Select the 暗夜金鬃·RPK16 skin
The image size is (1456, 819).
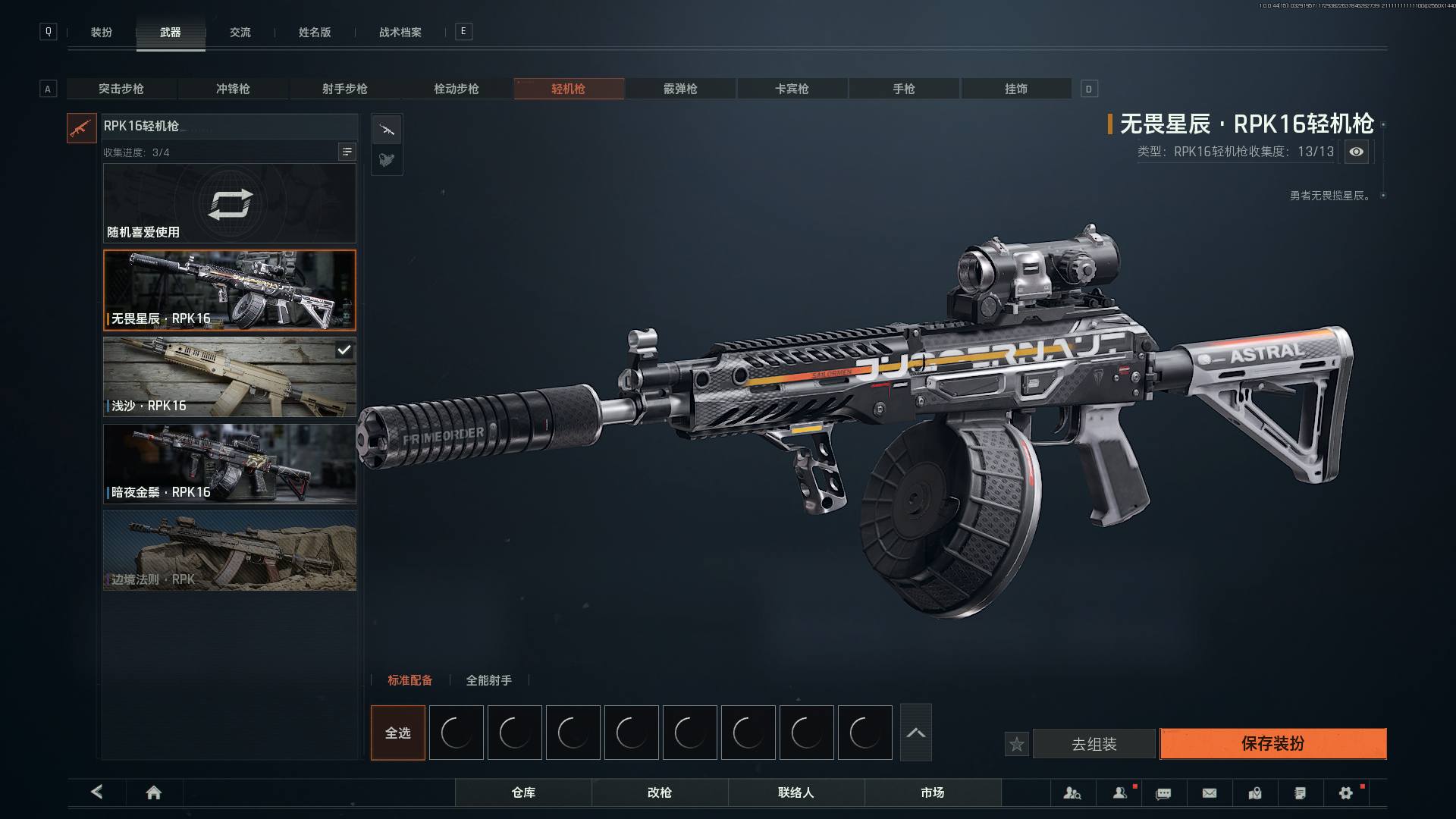pyautogui.click(x=229, y=463)
